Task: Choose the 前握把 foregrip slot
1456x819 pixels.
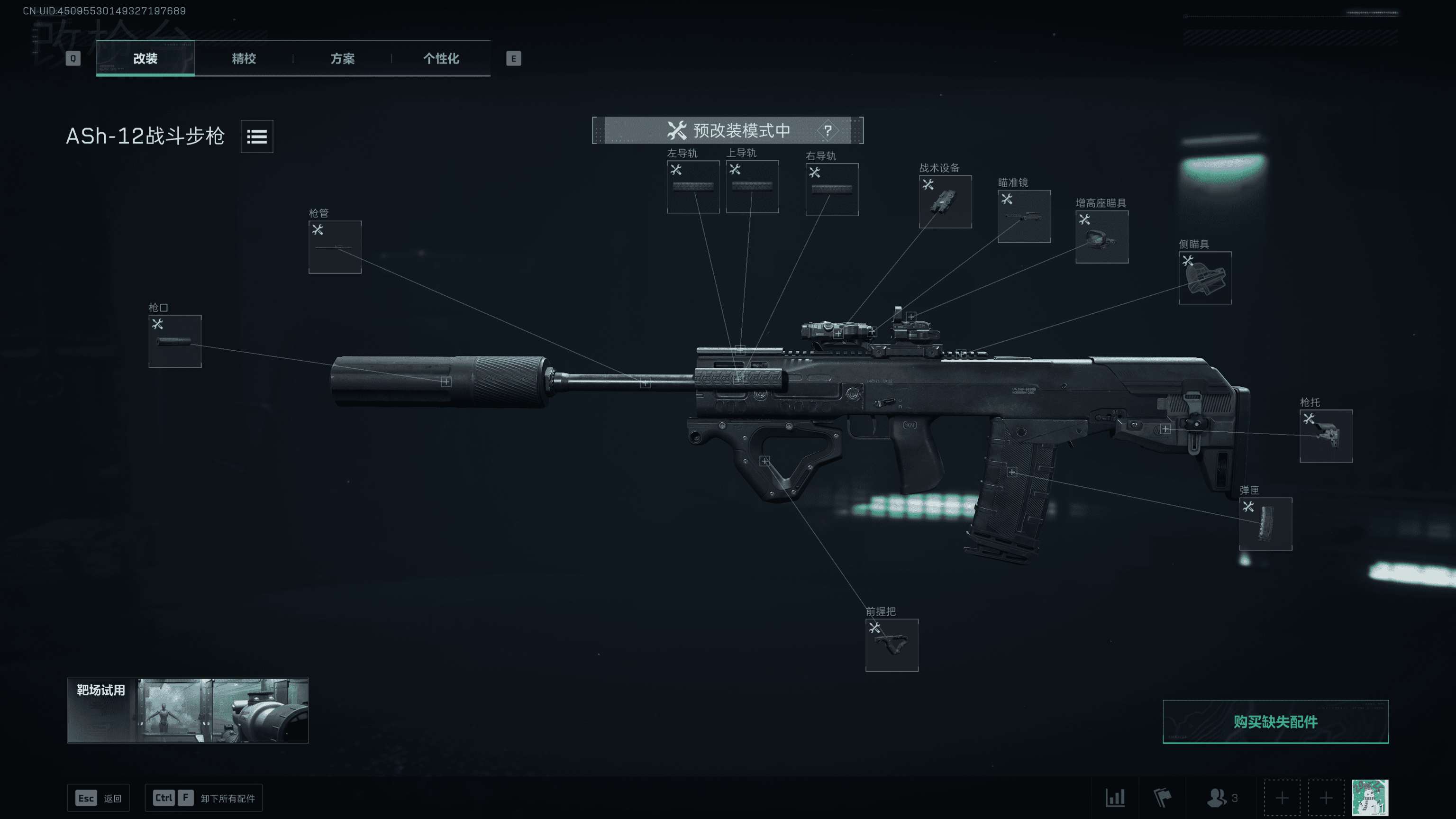Action: pos(892,645)
